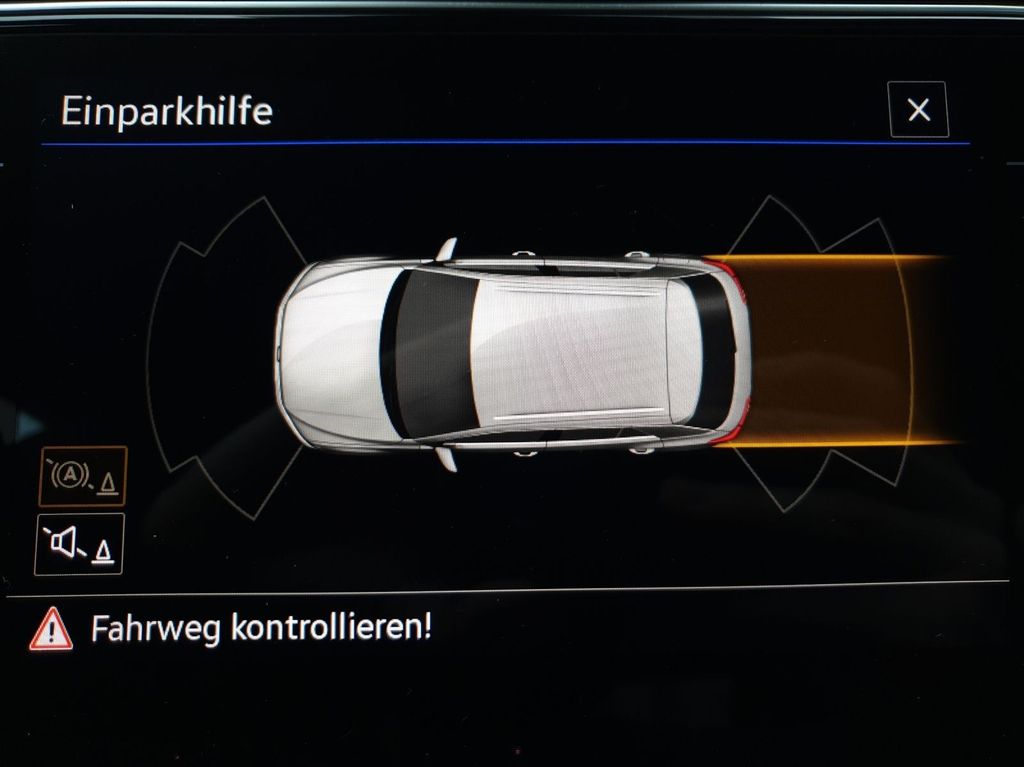Mute the parking sensor warning sound

pos(79,545)
